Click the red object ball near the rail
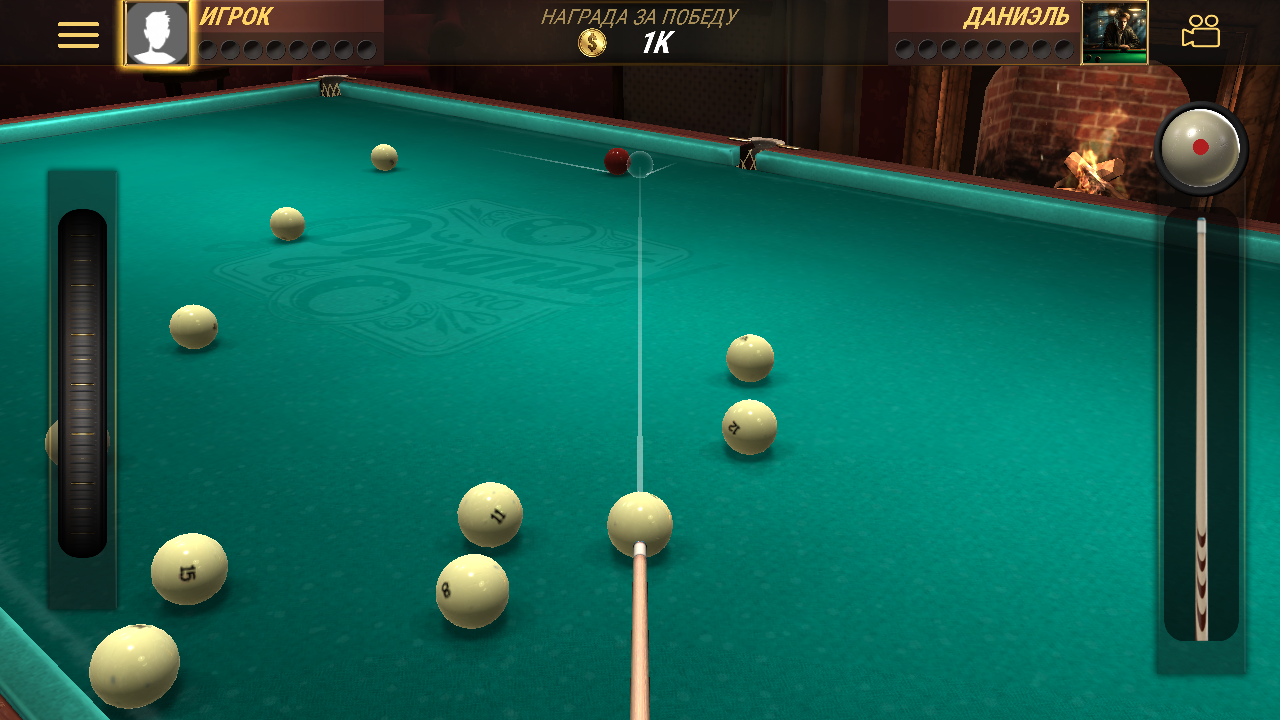1280x720 pixels. point(614,164)
